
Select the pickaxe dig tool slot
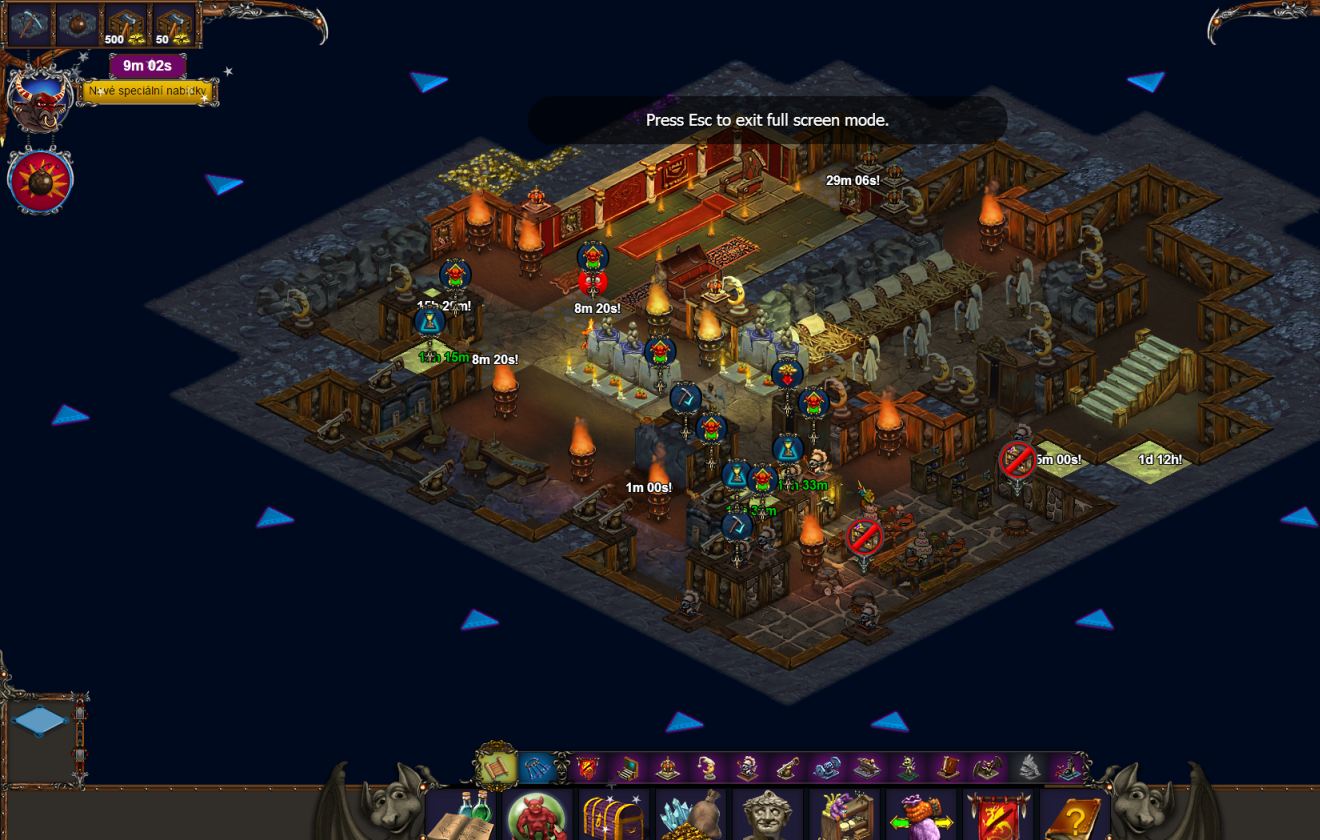pos(29,25)
